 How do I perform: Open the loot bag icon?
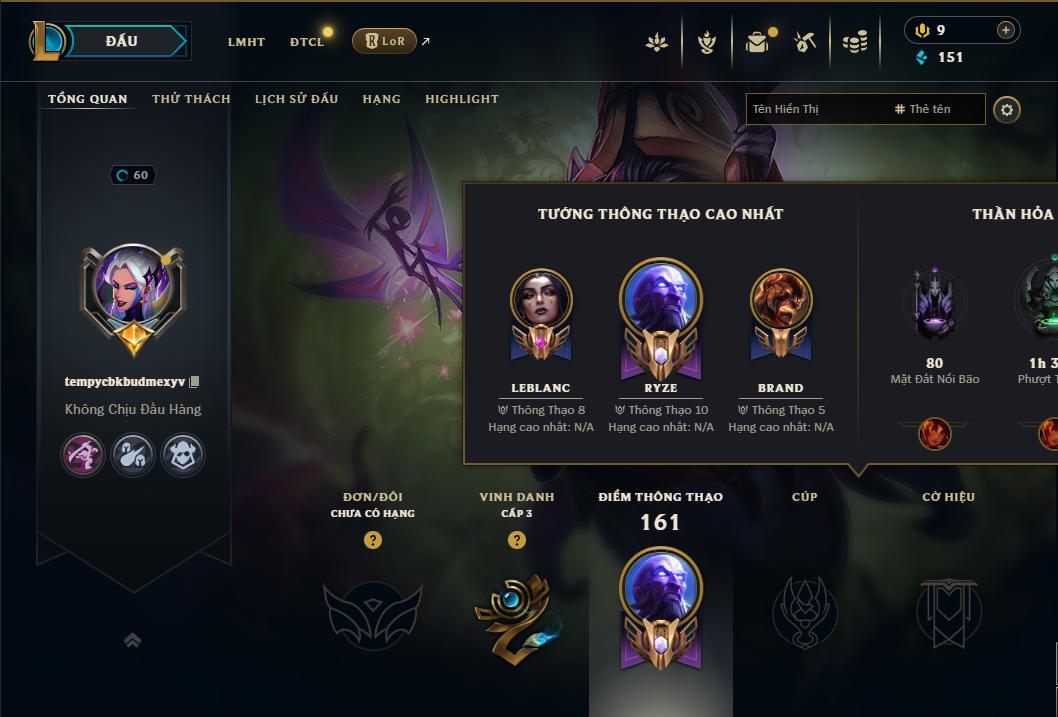tap(757, 42)
